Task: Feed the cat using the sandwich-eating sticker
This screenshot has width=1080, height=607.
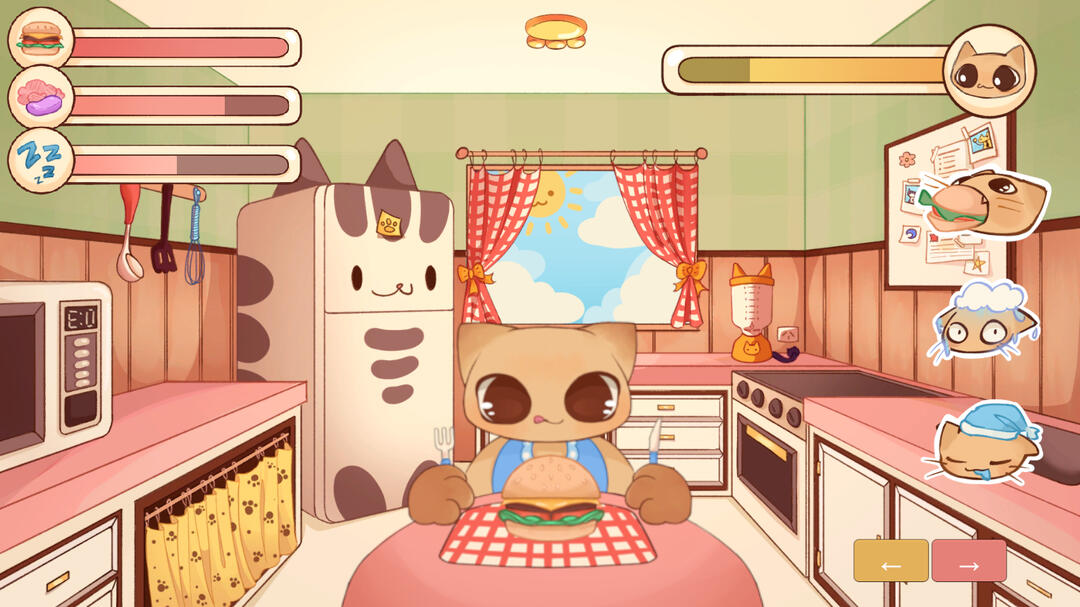Action: [990, 205]
